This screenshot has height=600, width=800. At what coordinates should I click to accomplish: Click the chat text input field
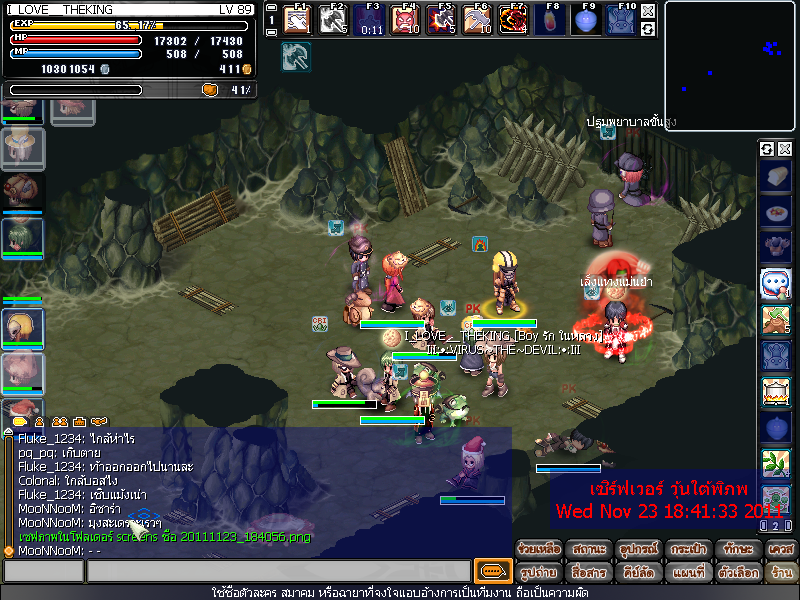pos(278,572)
